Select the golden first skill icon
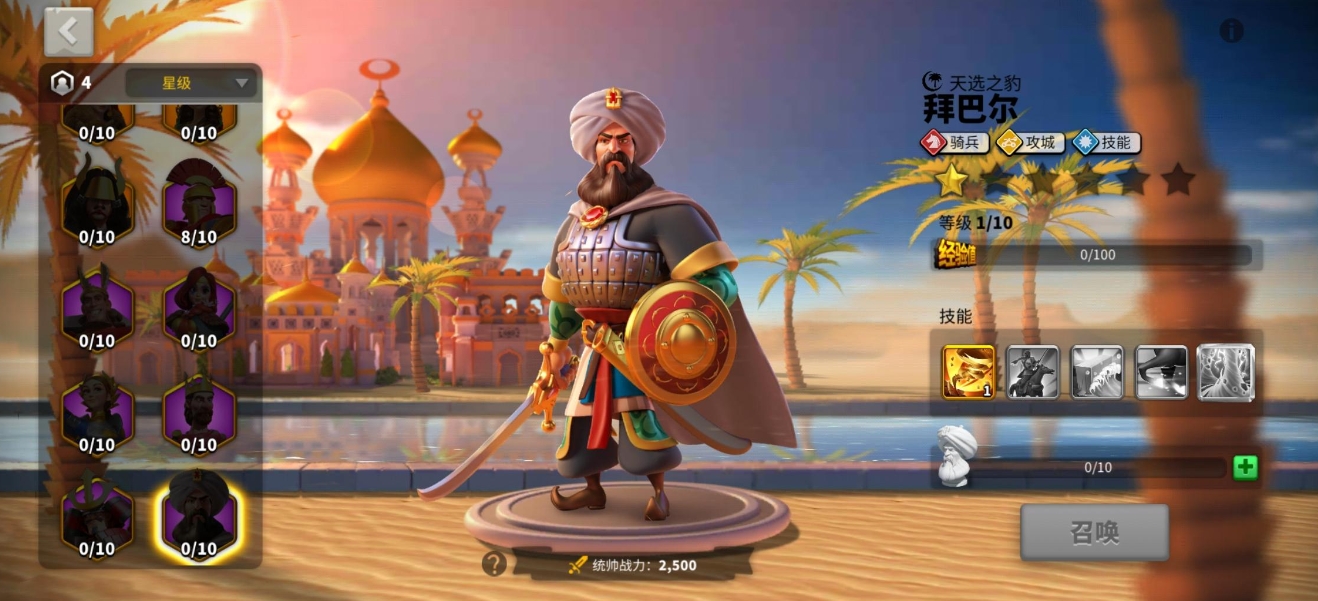Image resolution: width=1318 pixels, height=601 pixels. click(968, 372)
